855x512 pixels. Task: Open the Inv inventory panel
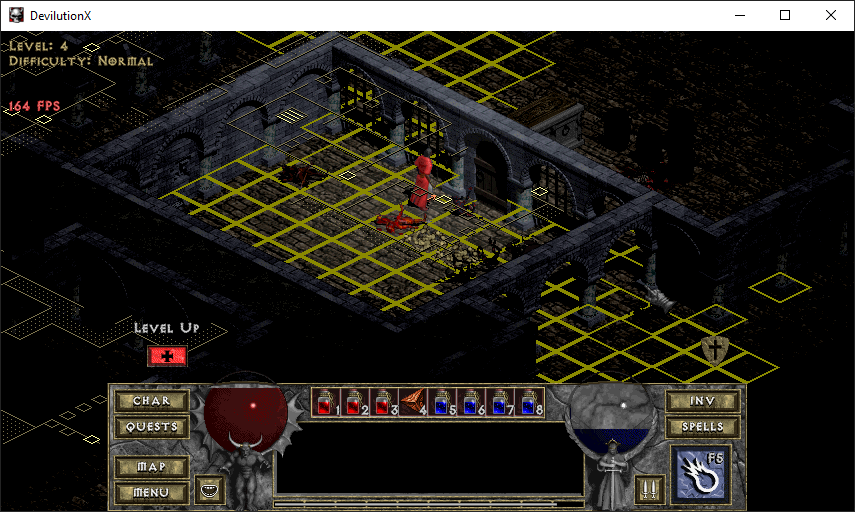(703, 401)
